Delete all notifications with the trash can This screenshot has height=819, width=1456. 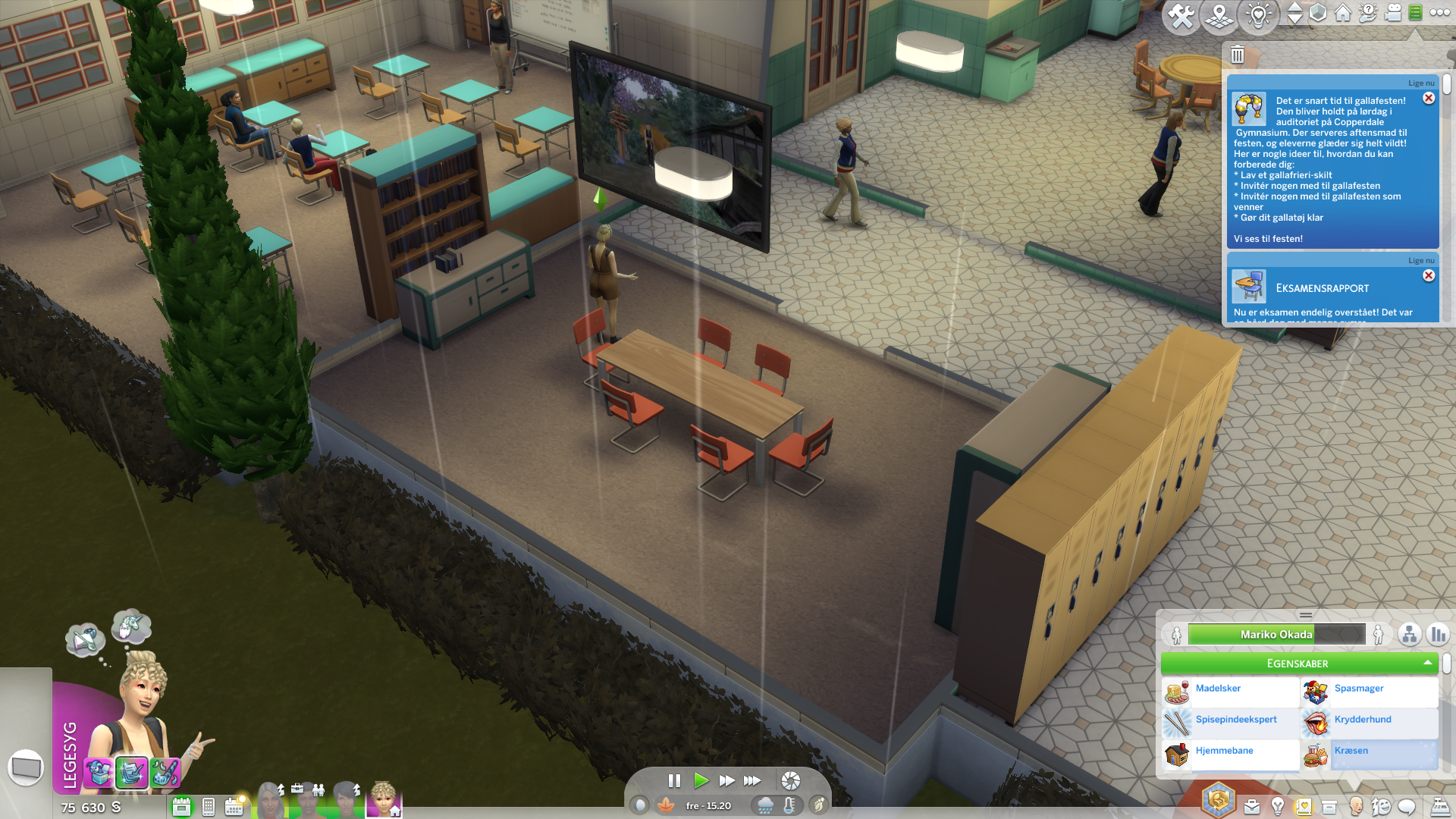(1238, 55)
